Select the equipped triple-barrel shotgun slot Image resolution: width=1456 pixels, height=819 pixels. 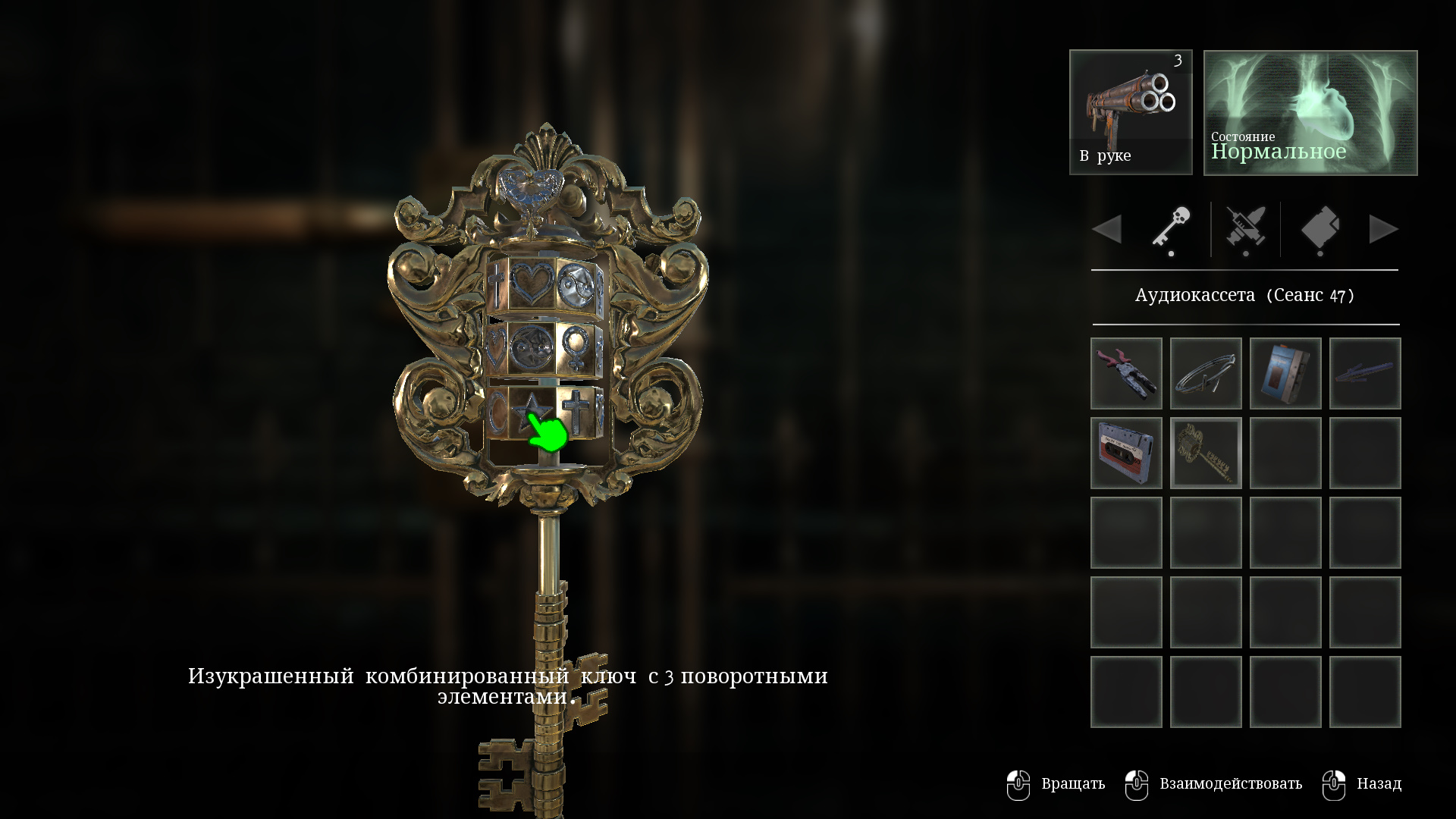pos(1131,112)
